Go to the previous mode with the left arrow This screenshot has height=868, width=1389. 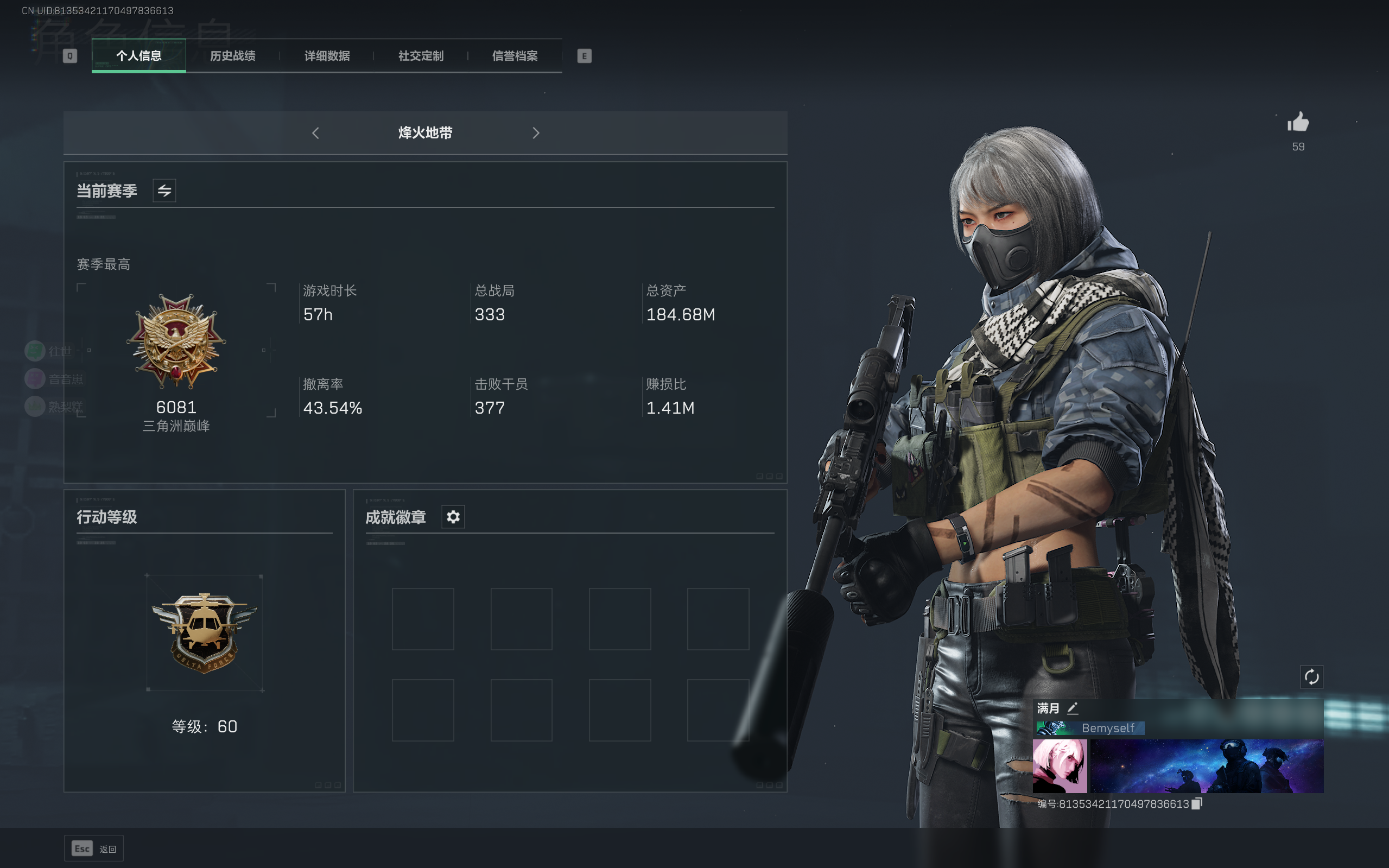click(x=316, y=132)
